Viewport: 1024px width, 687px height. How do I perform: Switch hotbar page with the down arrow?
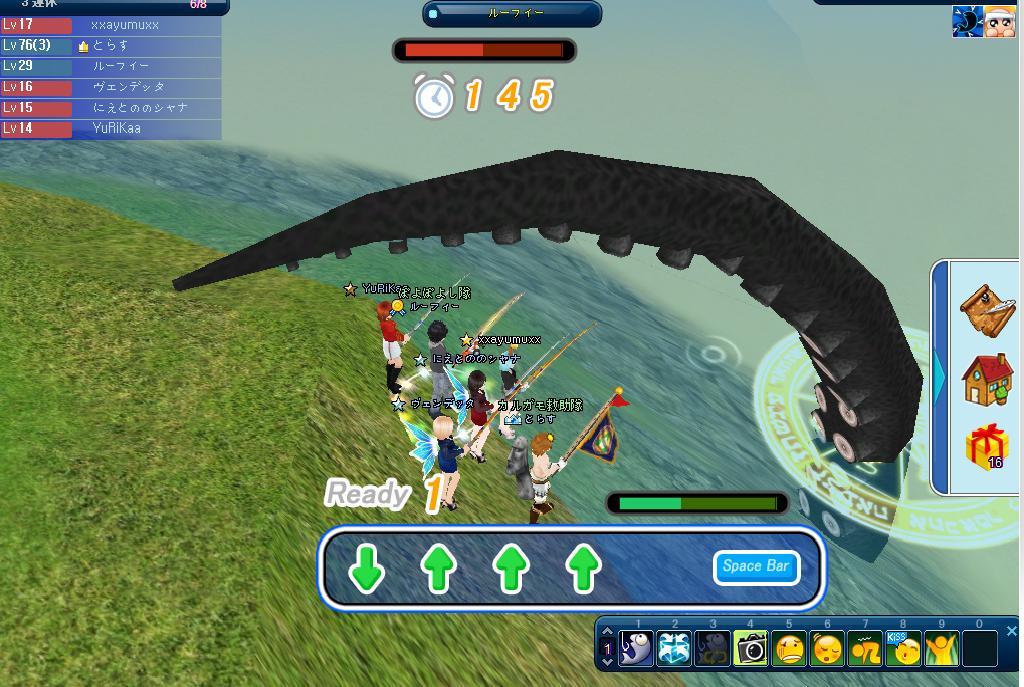click(x=607, y=663)
